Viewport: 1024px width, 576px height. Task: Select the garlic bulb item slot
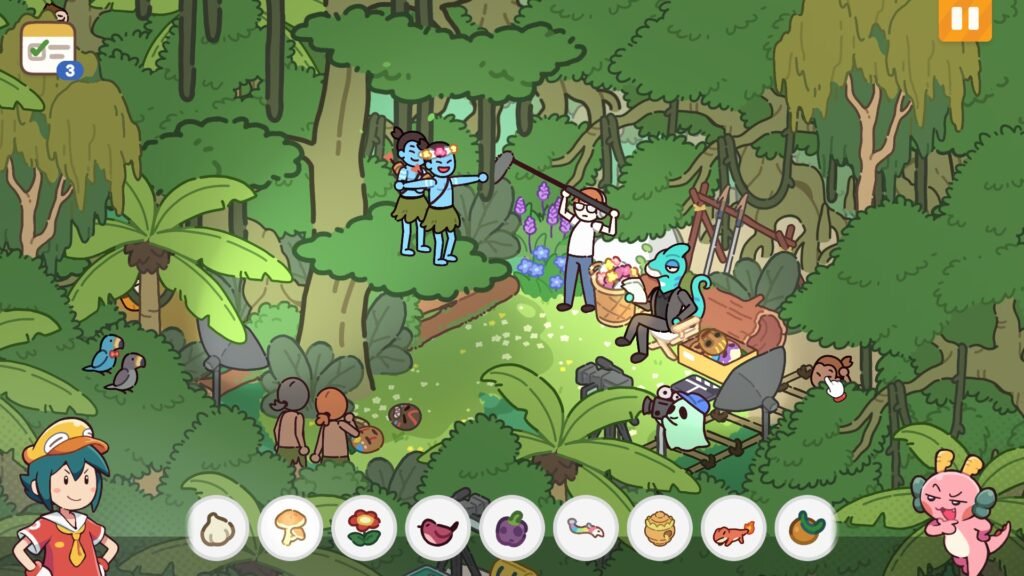(x=217, y=528)
